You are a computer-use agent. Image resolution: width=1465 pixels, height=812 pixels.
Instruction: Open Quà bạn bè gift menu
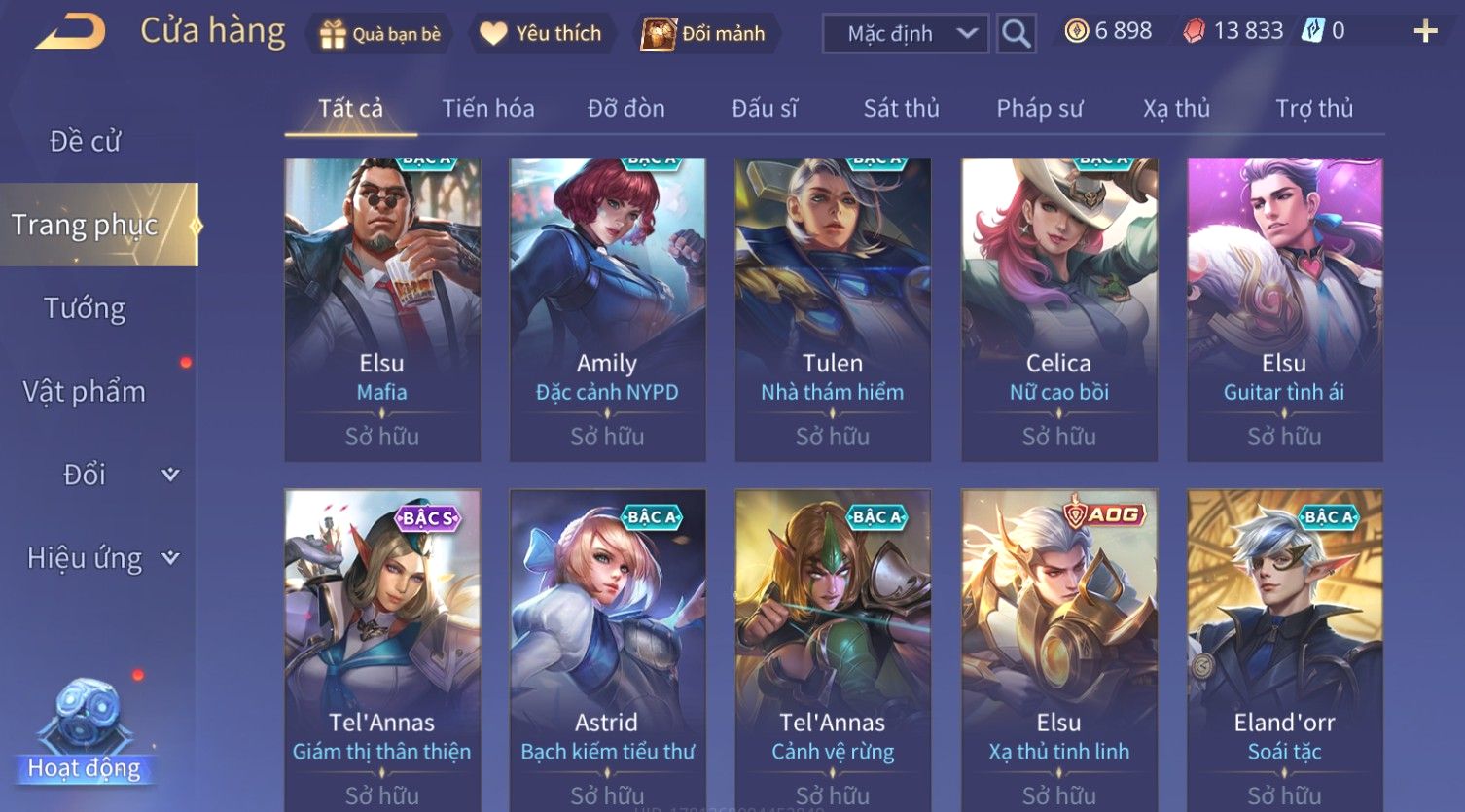tap(379, 34)
